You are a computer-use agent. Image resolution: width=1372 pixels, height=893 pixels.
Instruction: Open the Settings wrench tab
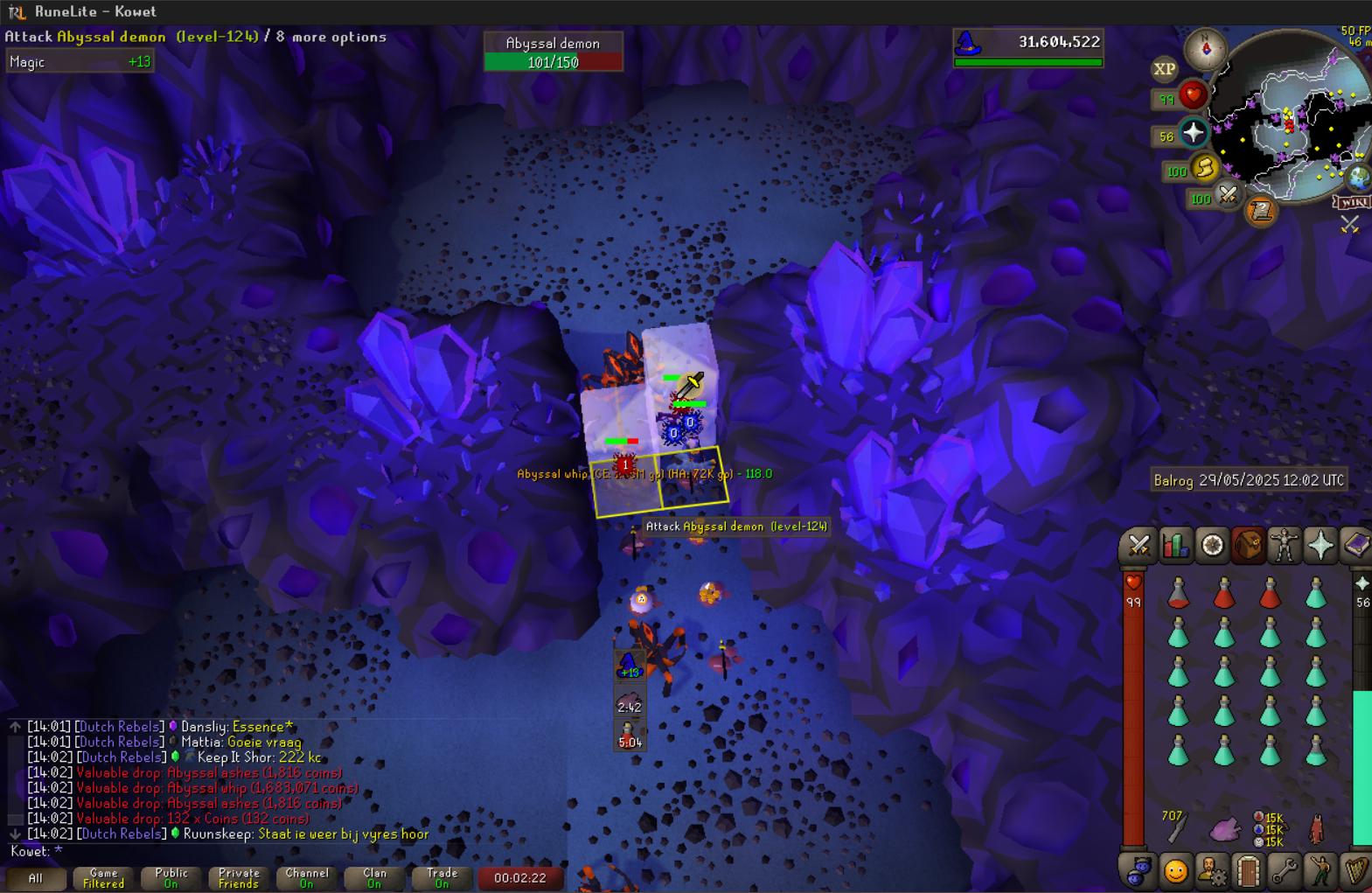pyautogui.click(x=1284, y=871)
